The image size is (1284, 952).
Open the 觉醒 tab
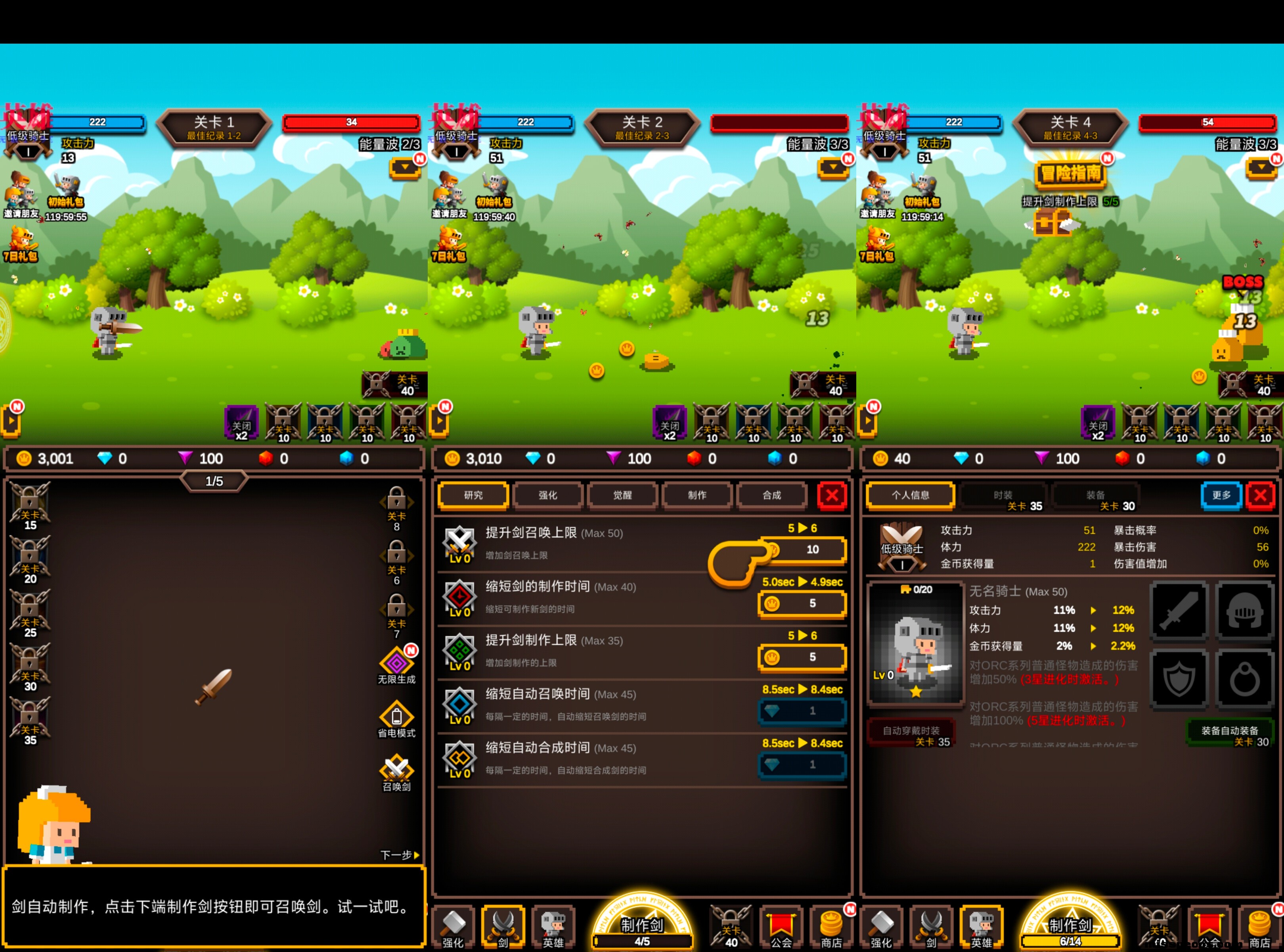point(622,495)
